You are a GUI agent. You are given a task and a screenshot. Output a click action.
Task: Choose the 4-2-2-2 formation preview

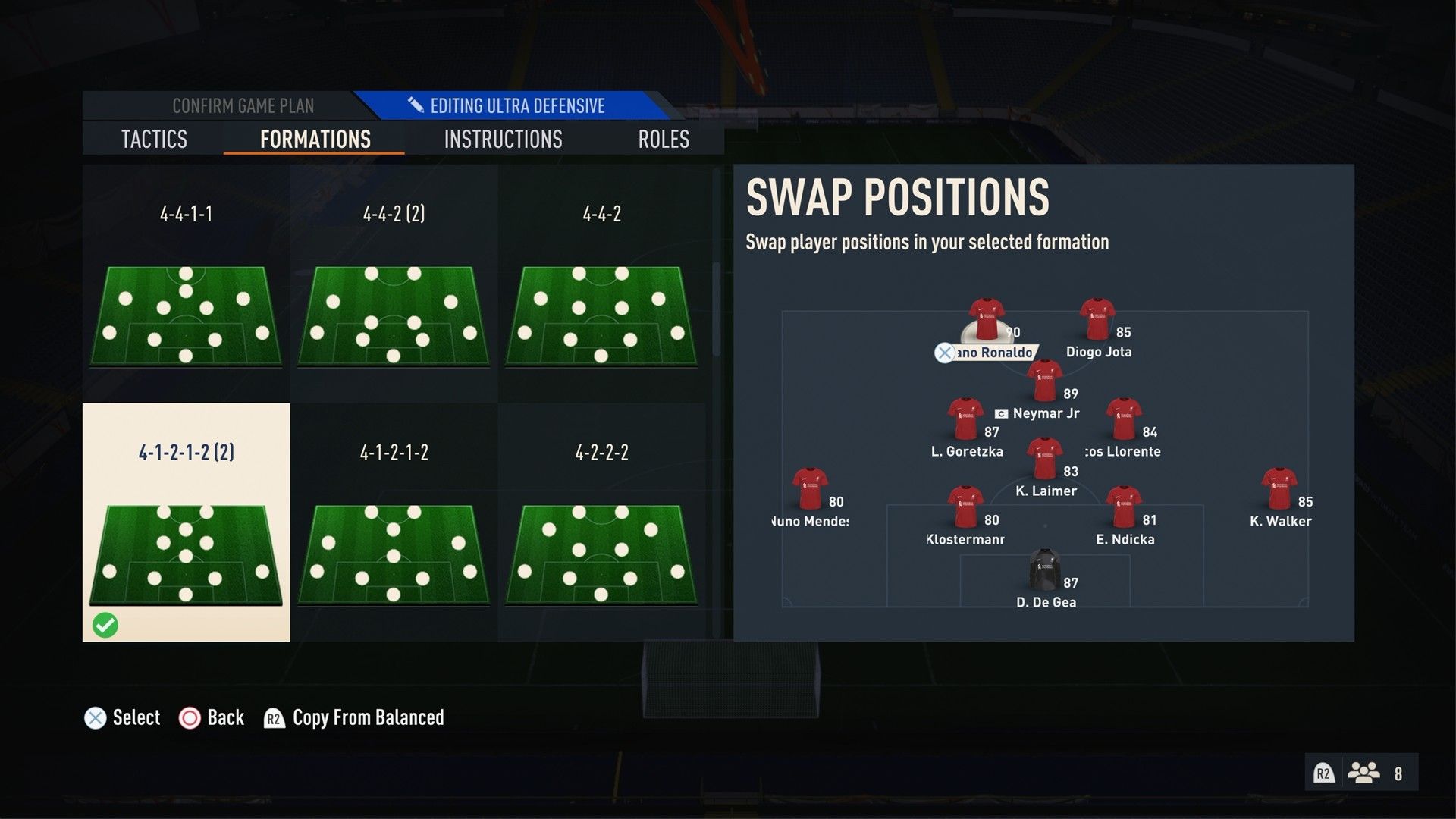pyautogui.click(x=599, y=554)
